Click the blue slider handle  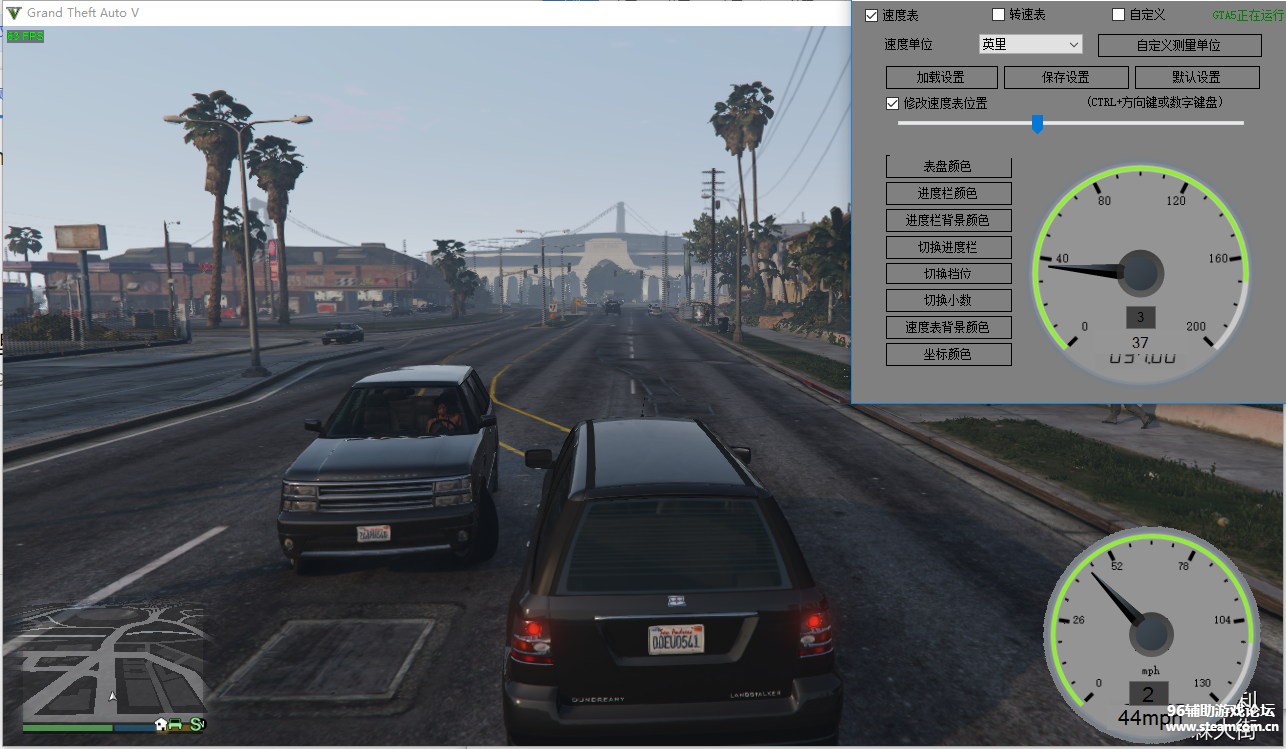coord(1037,123)
